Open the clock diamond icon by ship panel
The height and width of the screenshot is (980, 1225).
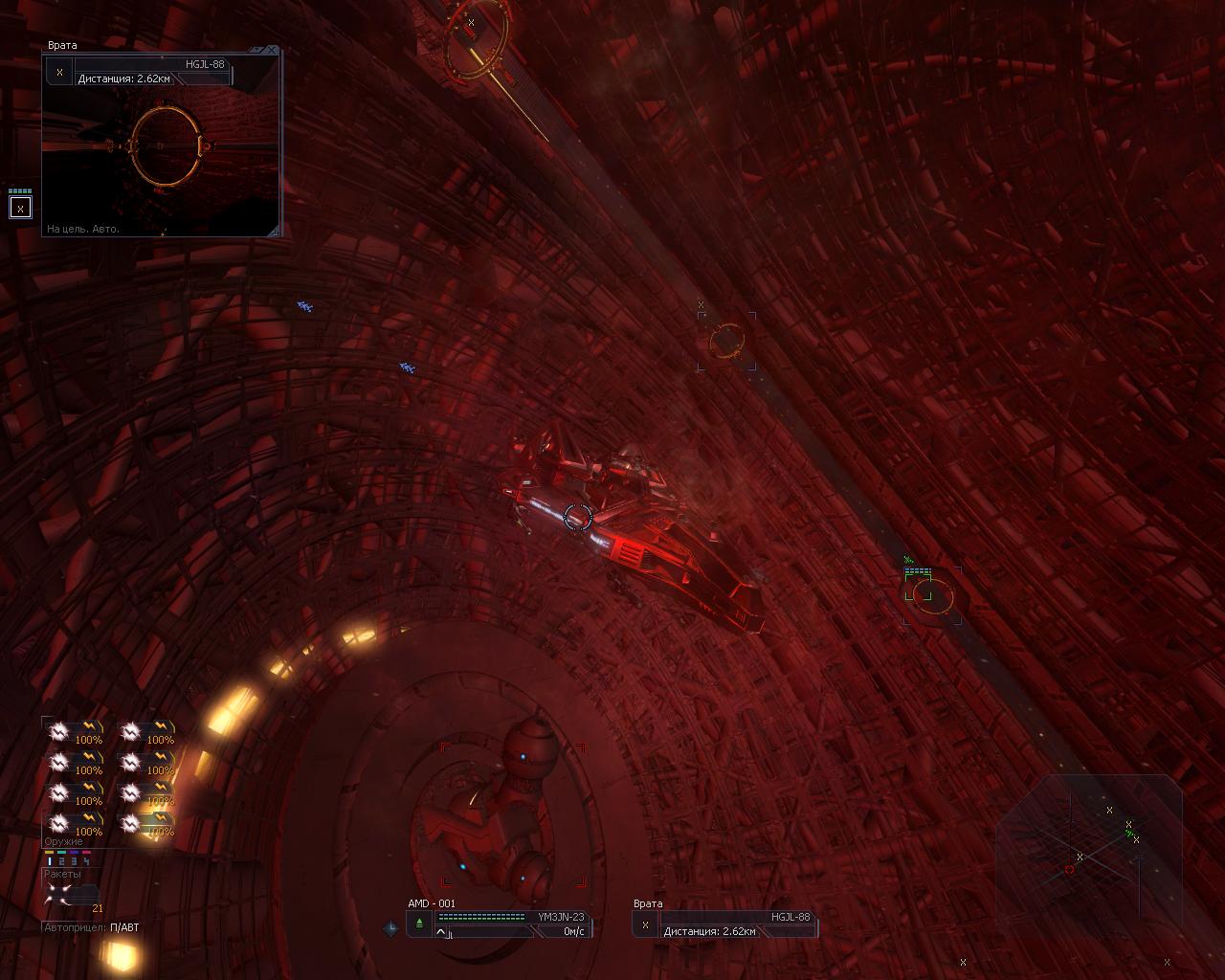391,927
